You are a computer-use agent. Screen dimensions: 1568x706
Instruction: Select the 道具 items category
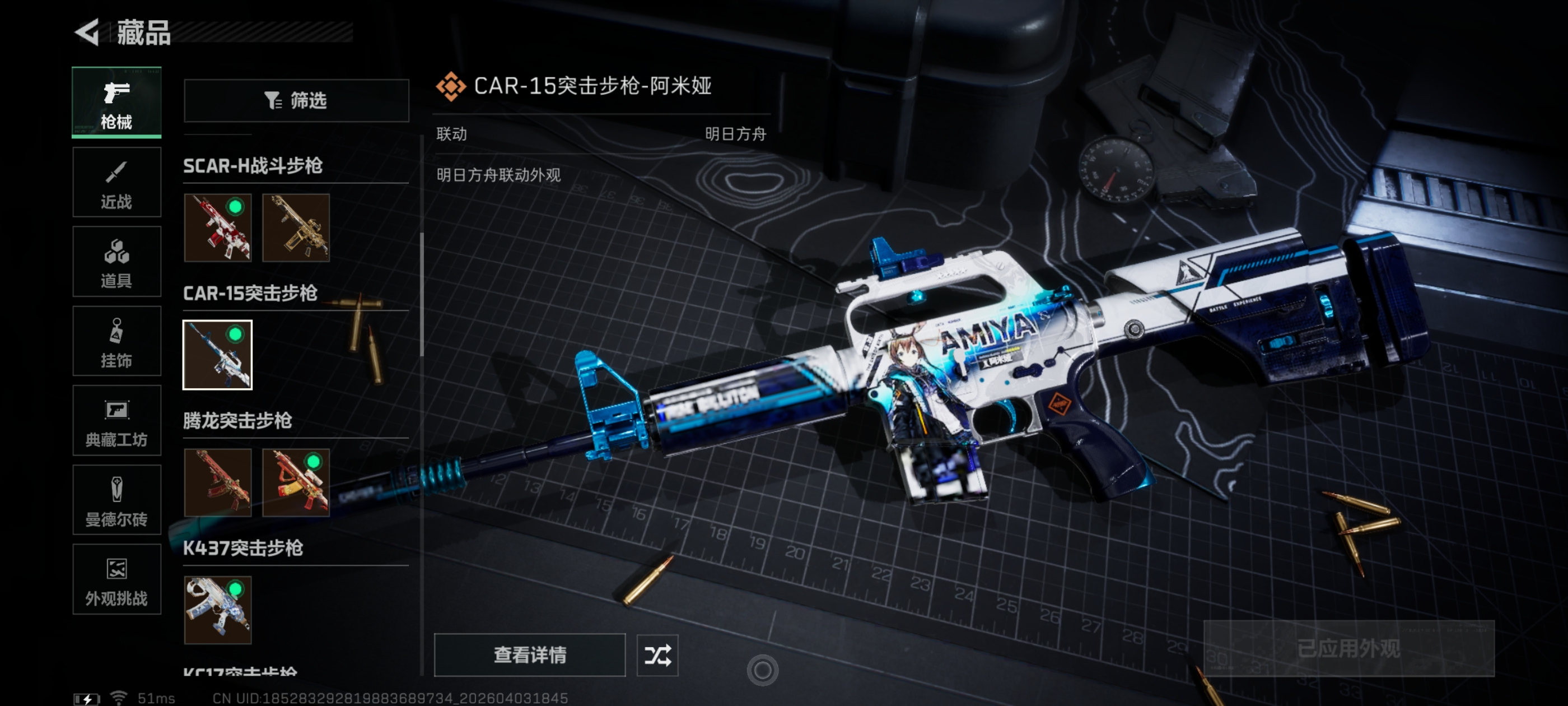(x=116, y=261)
